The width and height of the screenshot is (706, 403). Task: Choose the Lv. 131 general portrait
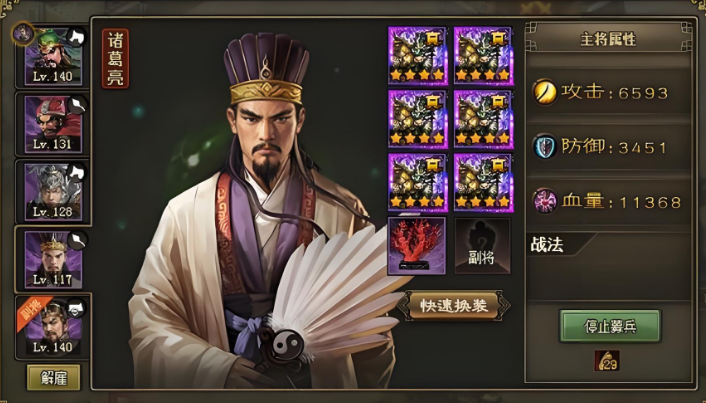pyautogui.click(x=52, y=123)
